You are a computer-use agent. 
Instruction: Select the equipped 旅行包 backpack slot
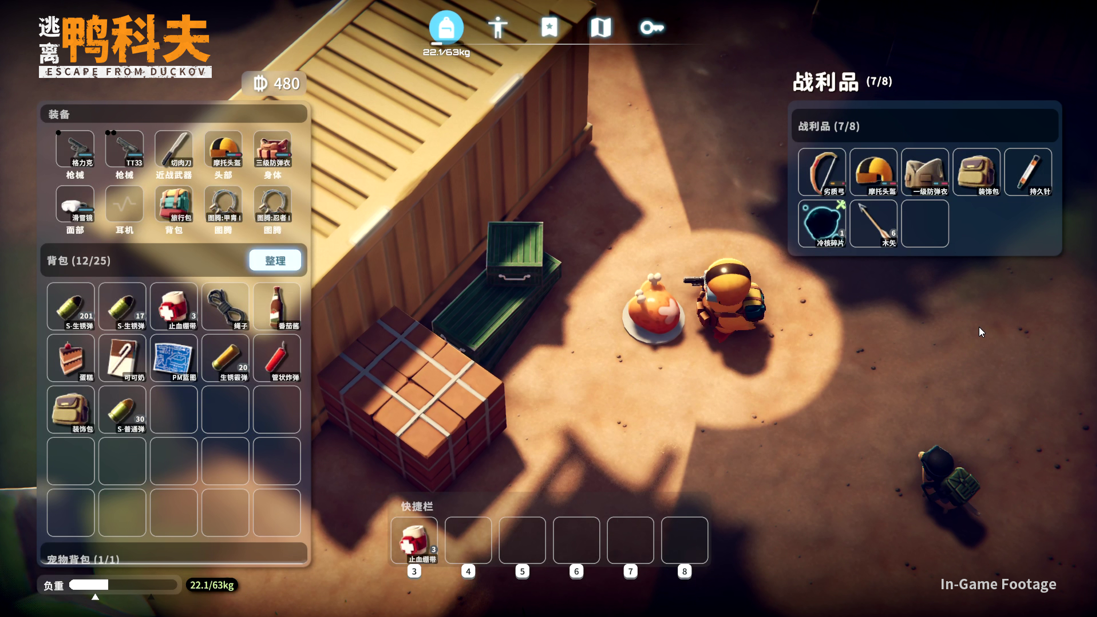click(174, 207)
